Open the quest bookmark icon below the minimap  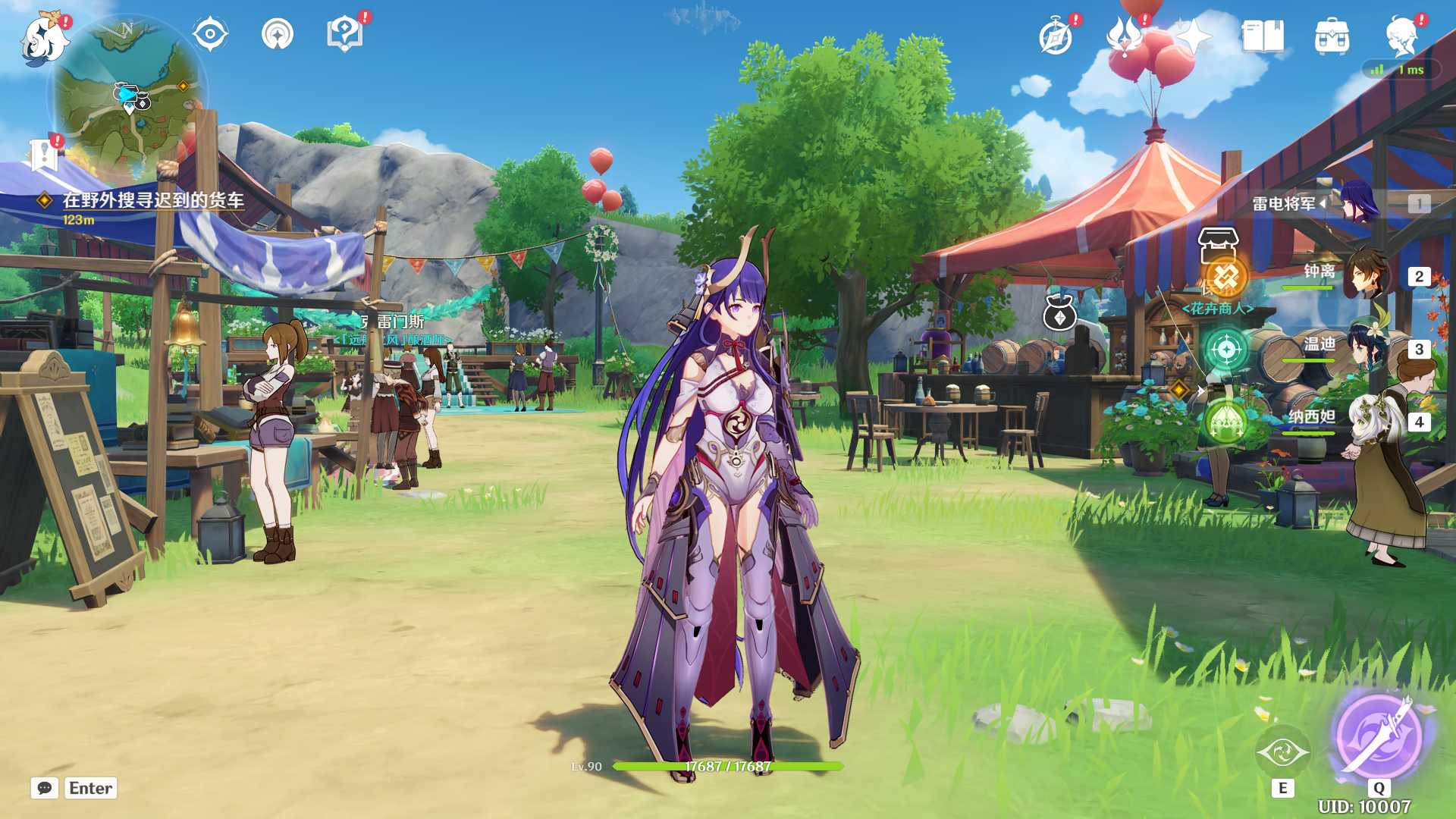44,155
